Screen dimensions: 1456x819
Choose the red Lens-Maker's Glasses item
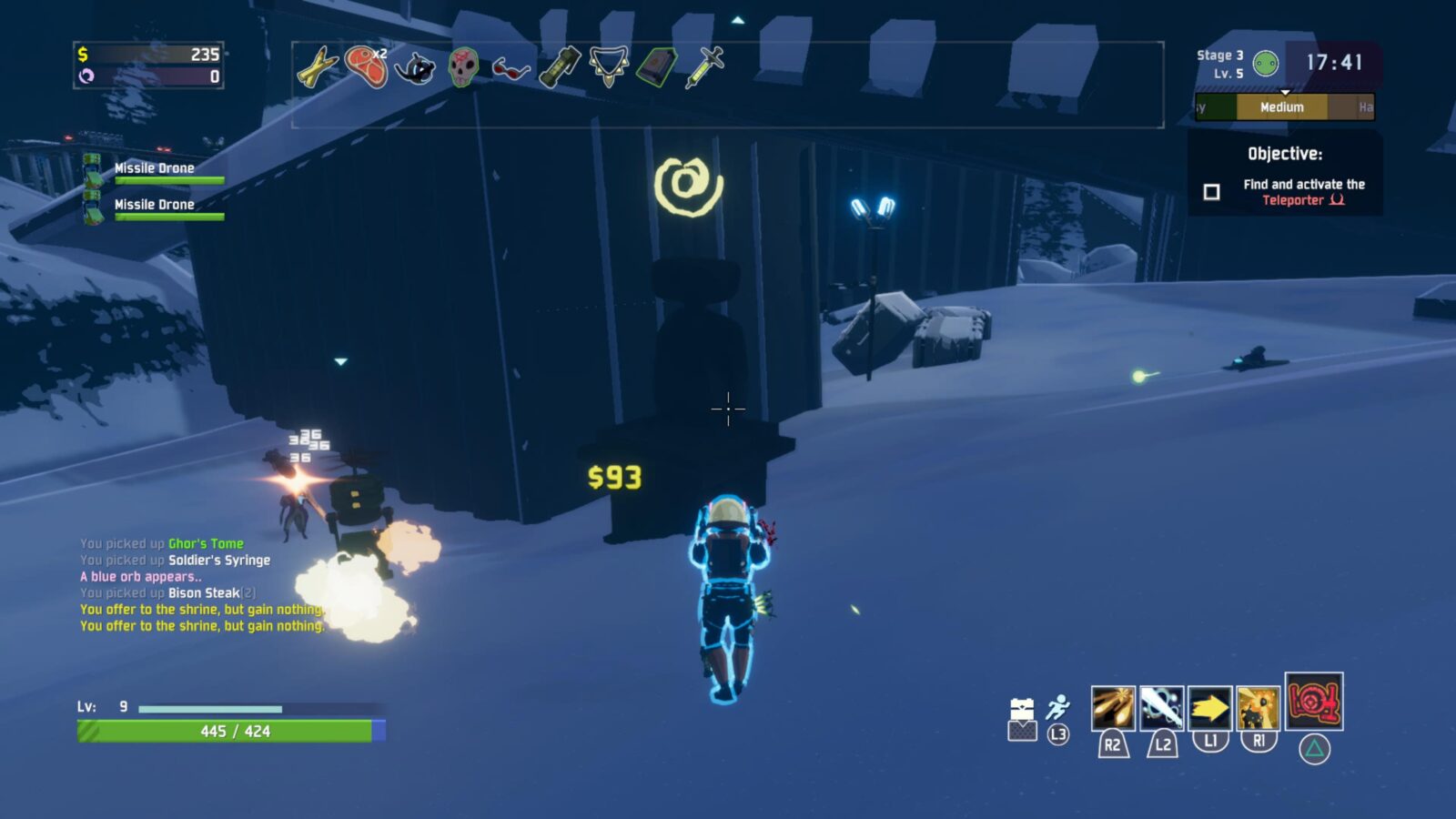pos(511,68)
